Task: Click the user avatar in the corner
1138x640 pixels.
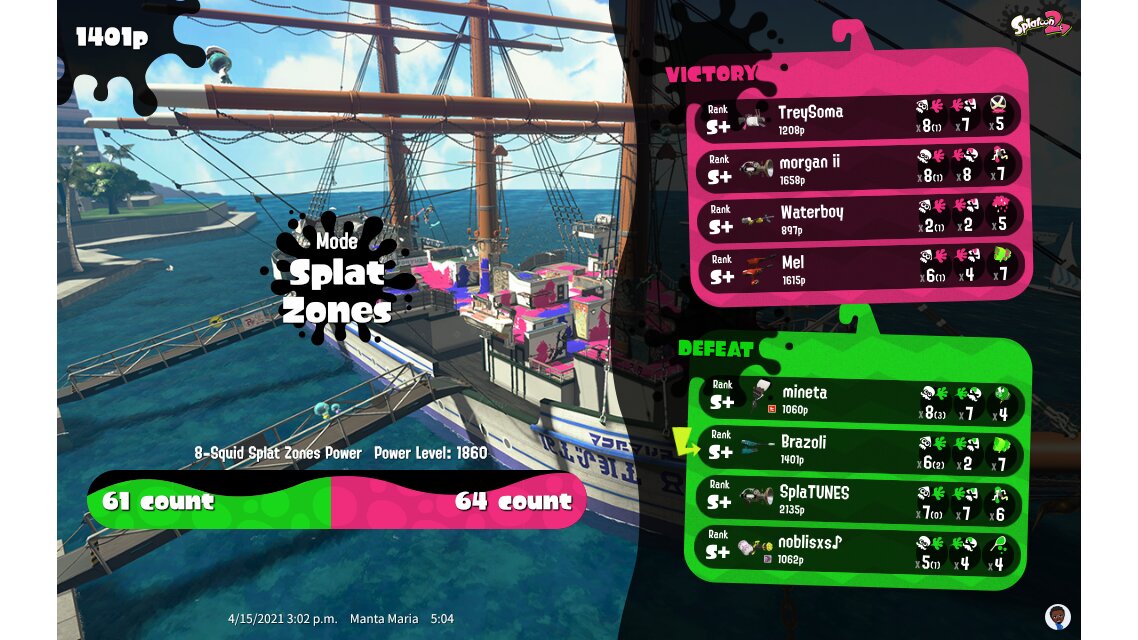Action: coord(1057,615)
